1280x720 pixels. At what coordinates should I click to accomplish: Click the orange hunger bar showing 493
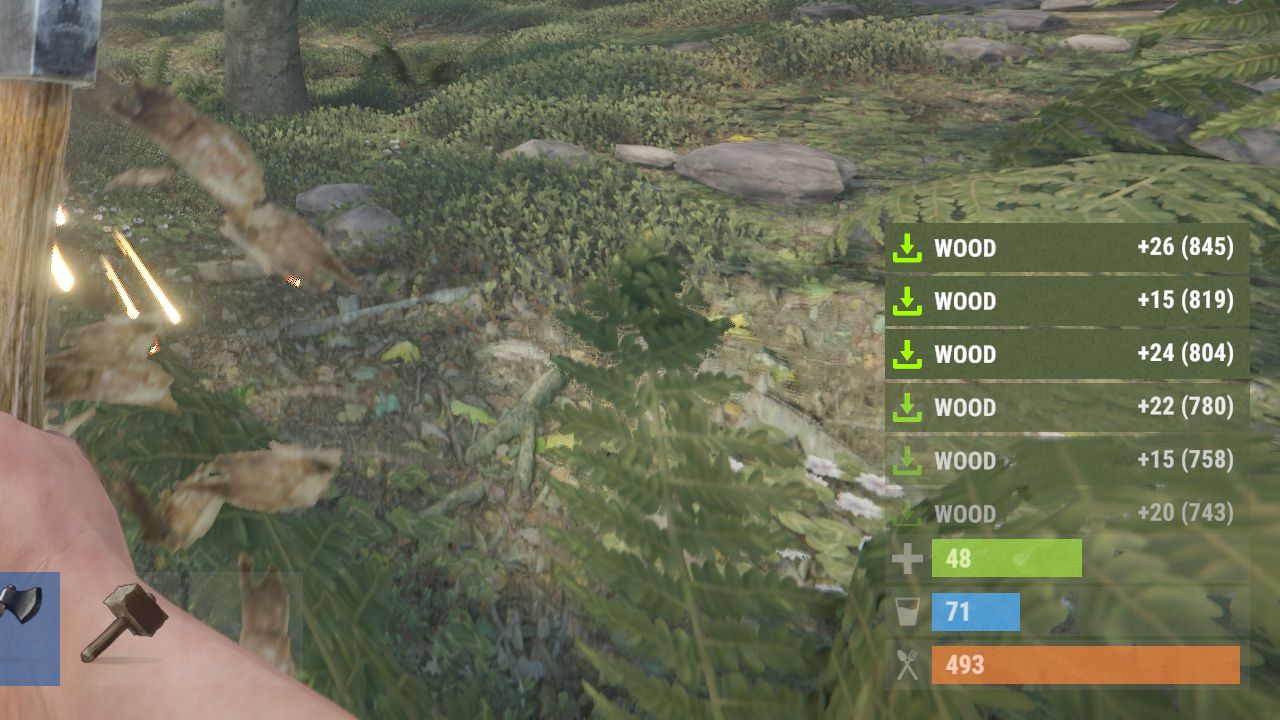tap(1085, 664)
